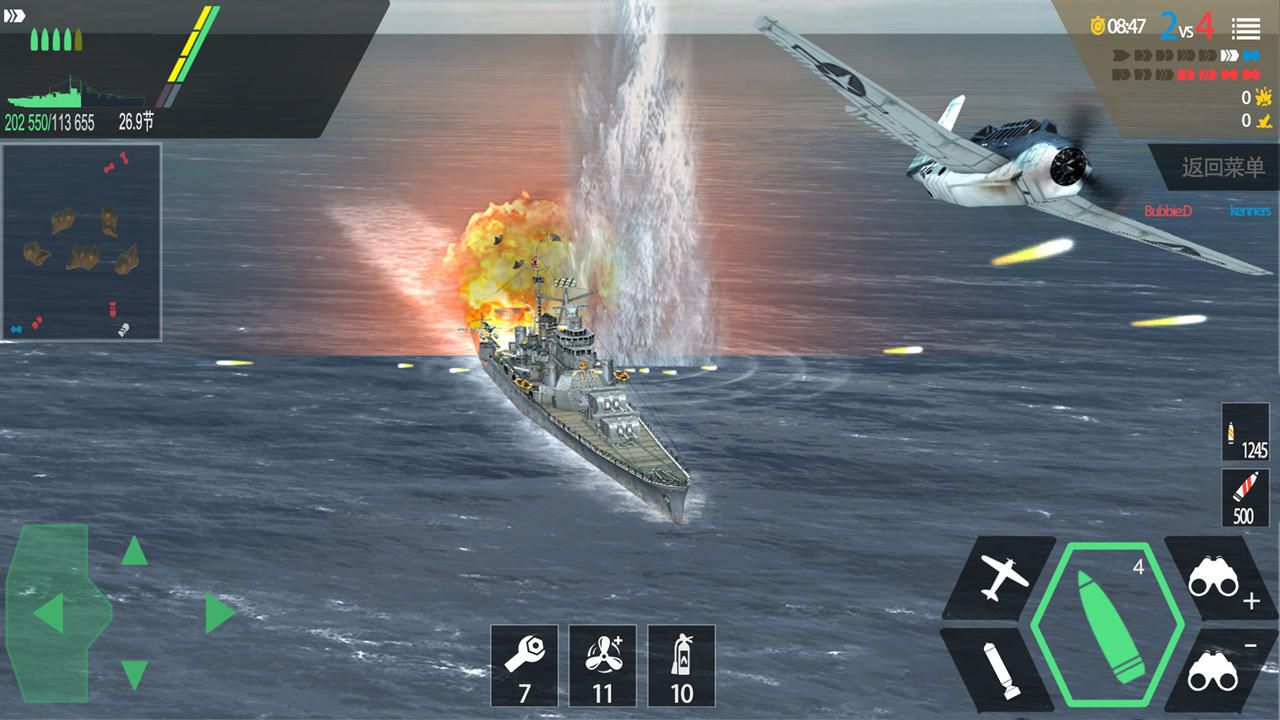Image resolution: width=1280 pixels, height=720 pixels.
Task: Open the battle scoreboard list icon
Action: (x=1243, y=28)
